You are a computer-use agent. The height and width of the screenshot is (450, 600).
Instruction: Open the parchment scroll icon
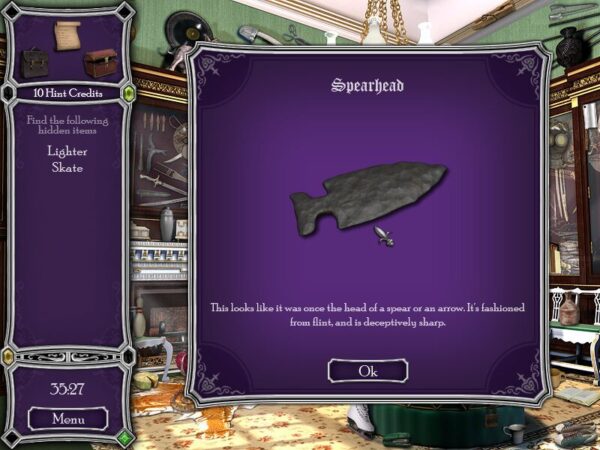[69, 34]
